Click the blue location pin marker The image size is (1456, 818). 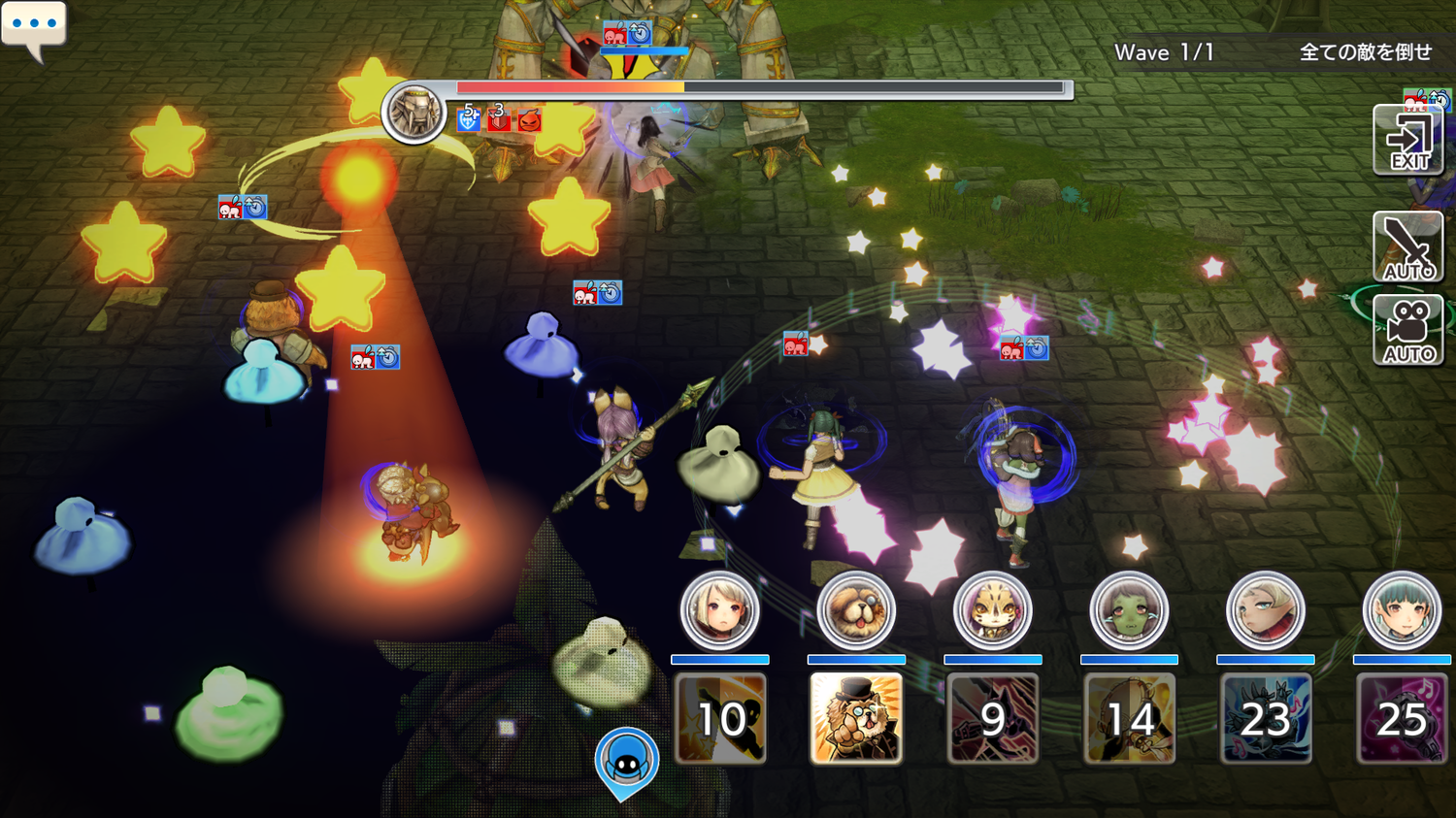[627, 762]
